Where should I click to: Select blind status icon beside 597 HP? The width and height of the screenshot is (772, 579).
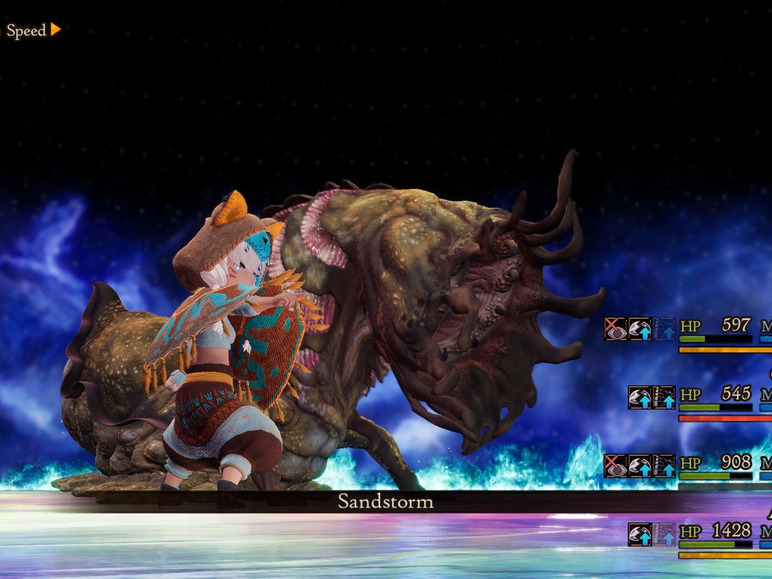click(x=616, y=328)
